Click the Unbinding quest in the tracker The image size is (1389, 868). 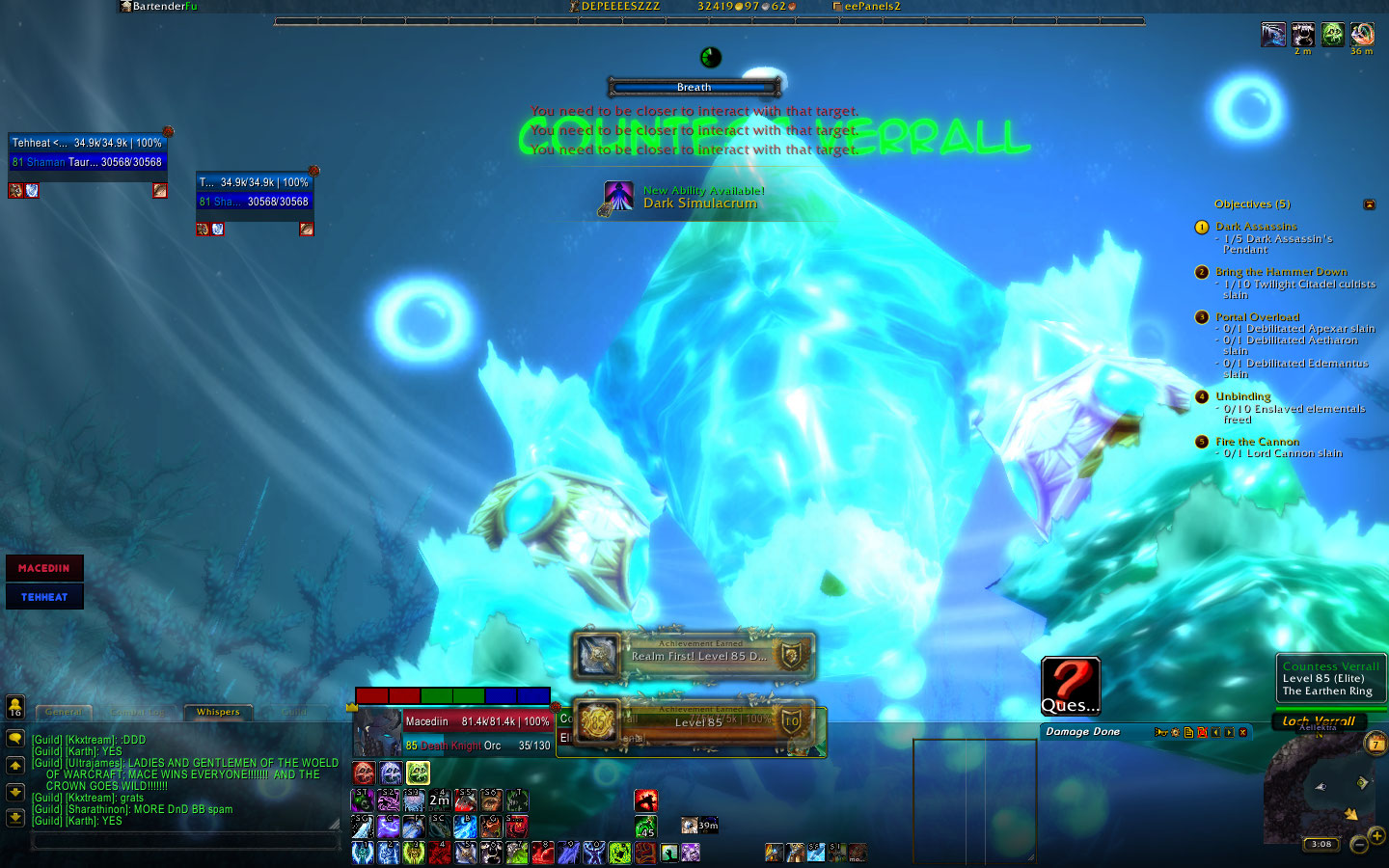[1242, 396]
